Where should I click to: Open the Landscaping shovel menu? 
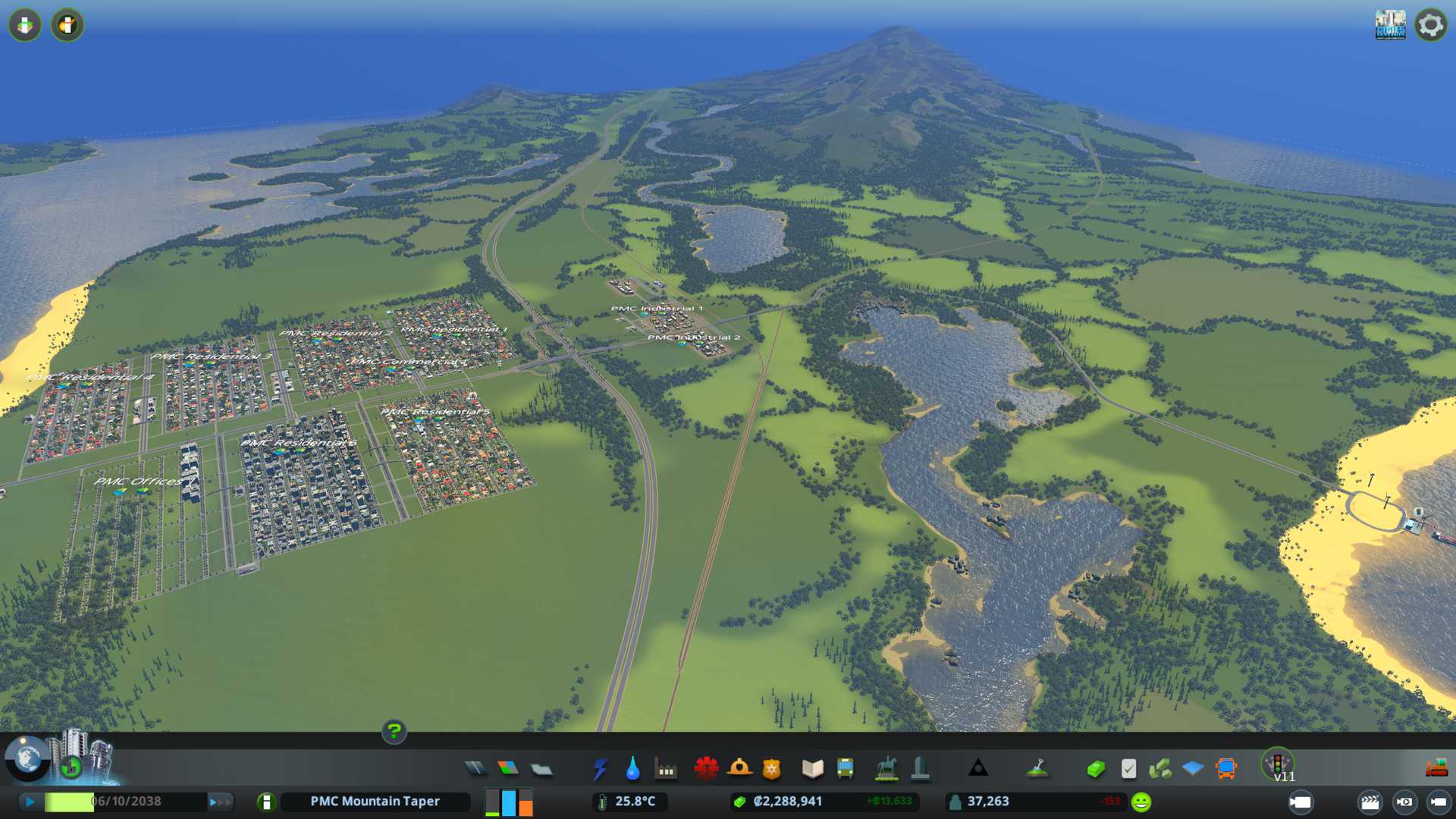tap(1037, 769)
